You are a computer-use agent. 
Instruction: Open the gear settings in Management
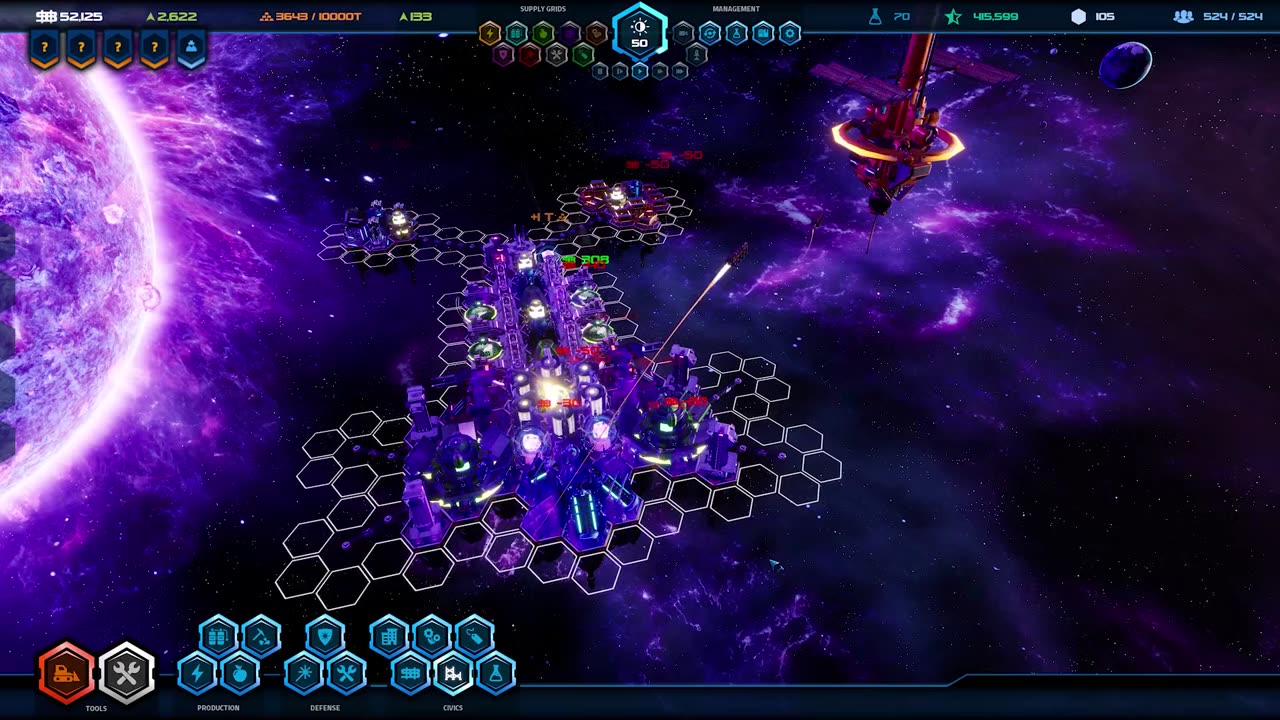790,33
